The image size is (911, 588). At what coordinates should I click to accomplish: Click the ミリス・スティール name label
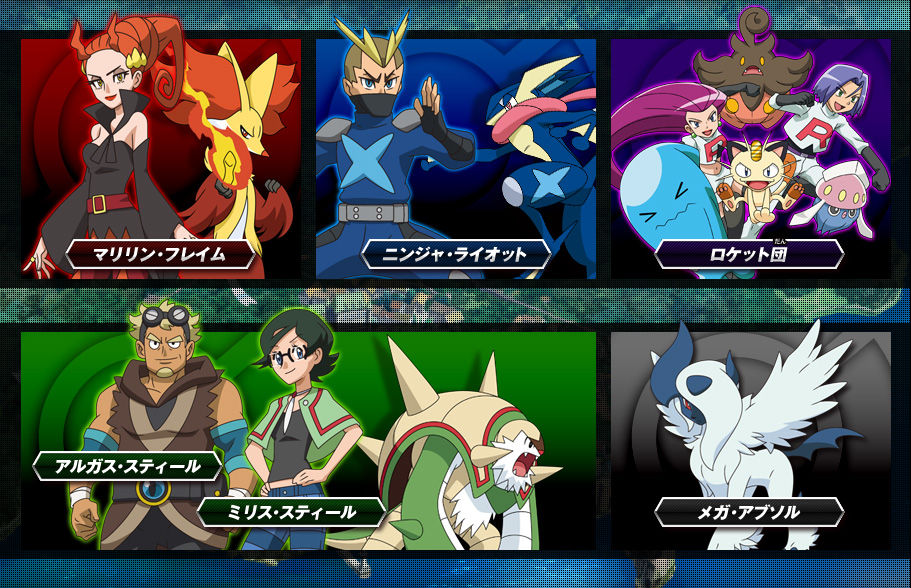coord(291,512)
